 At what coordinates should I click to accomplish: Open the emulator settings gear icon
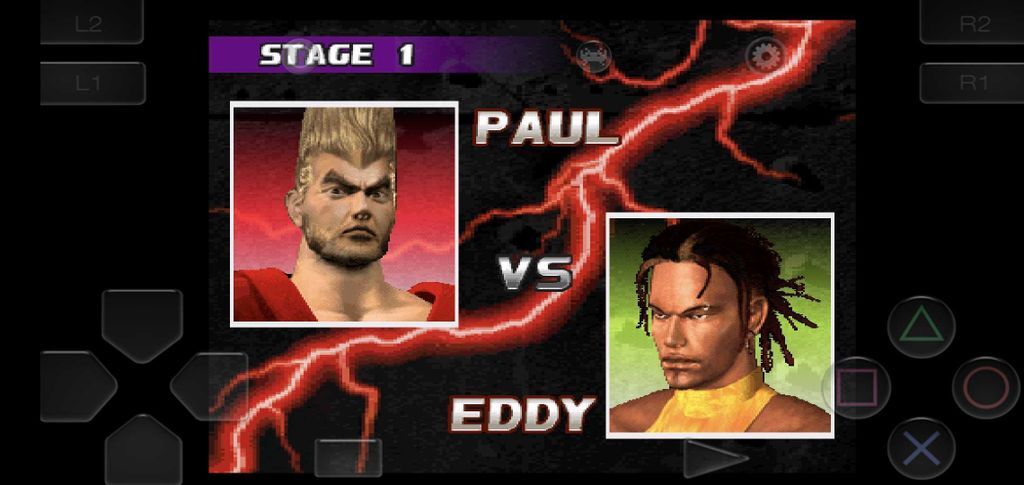pyautogui.click(x=765, y=55)
